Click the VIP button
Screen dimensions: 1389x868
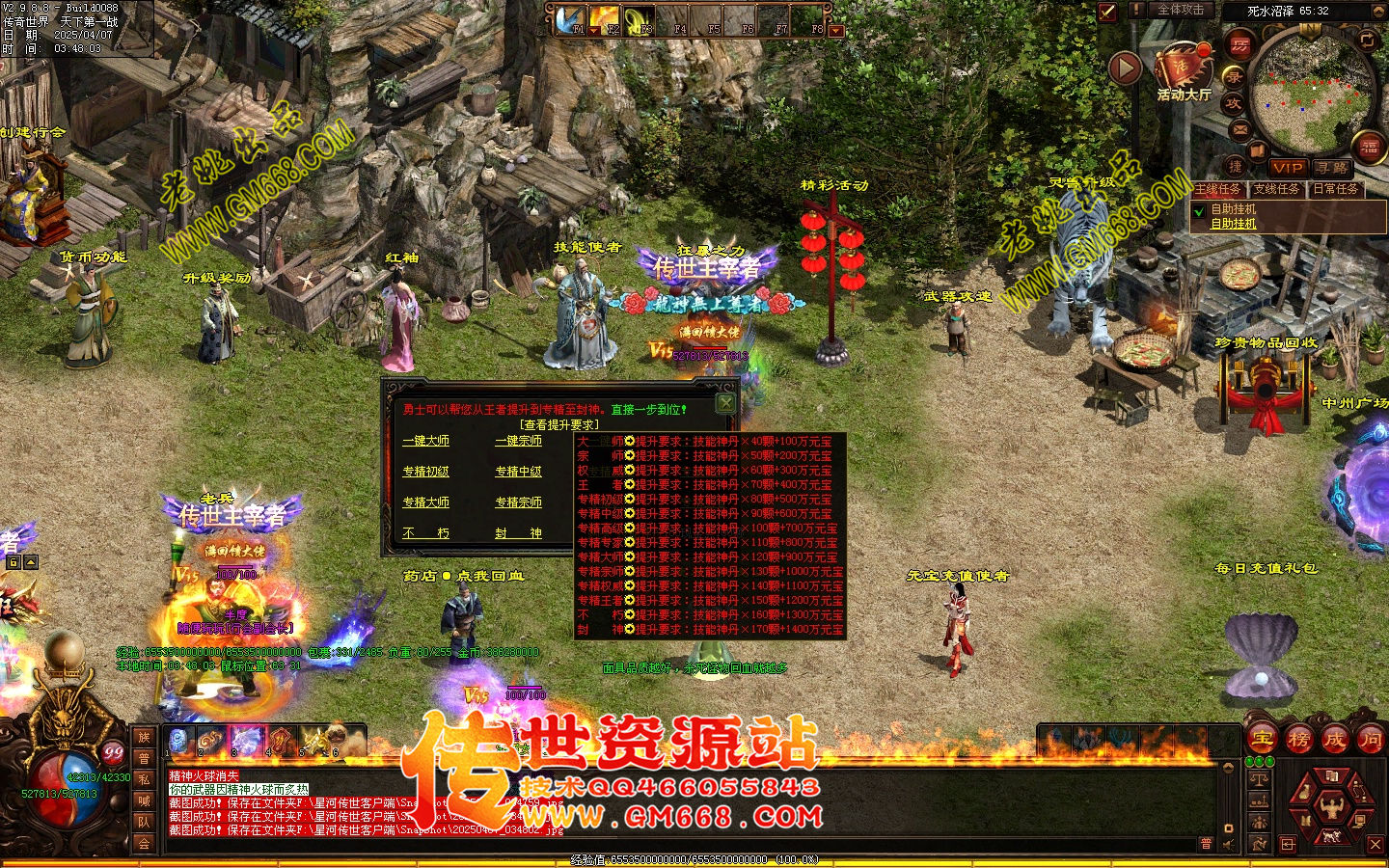click(1288, 167)
